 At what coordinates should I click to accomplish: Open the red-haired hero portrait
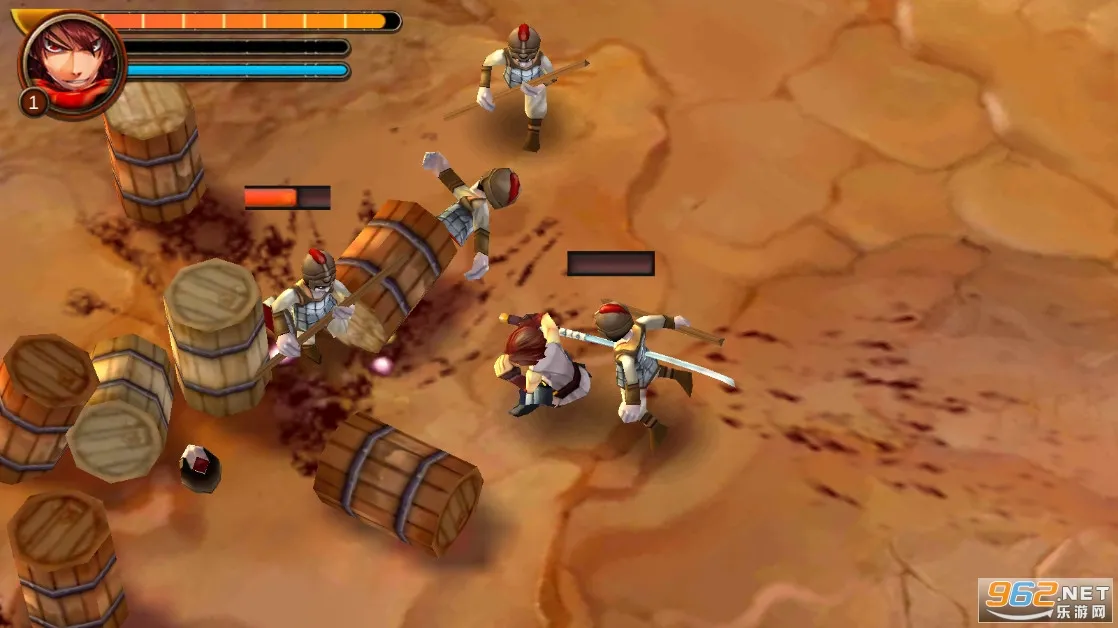pyautogui.click(x=71, y=62)
